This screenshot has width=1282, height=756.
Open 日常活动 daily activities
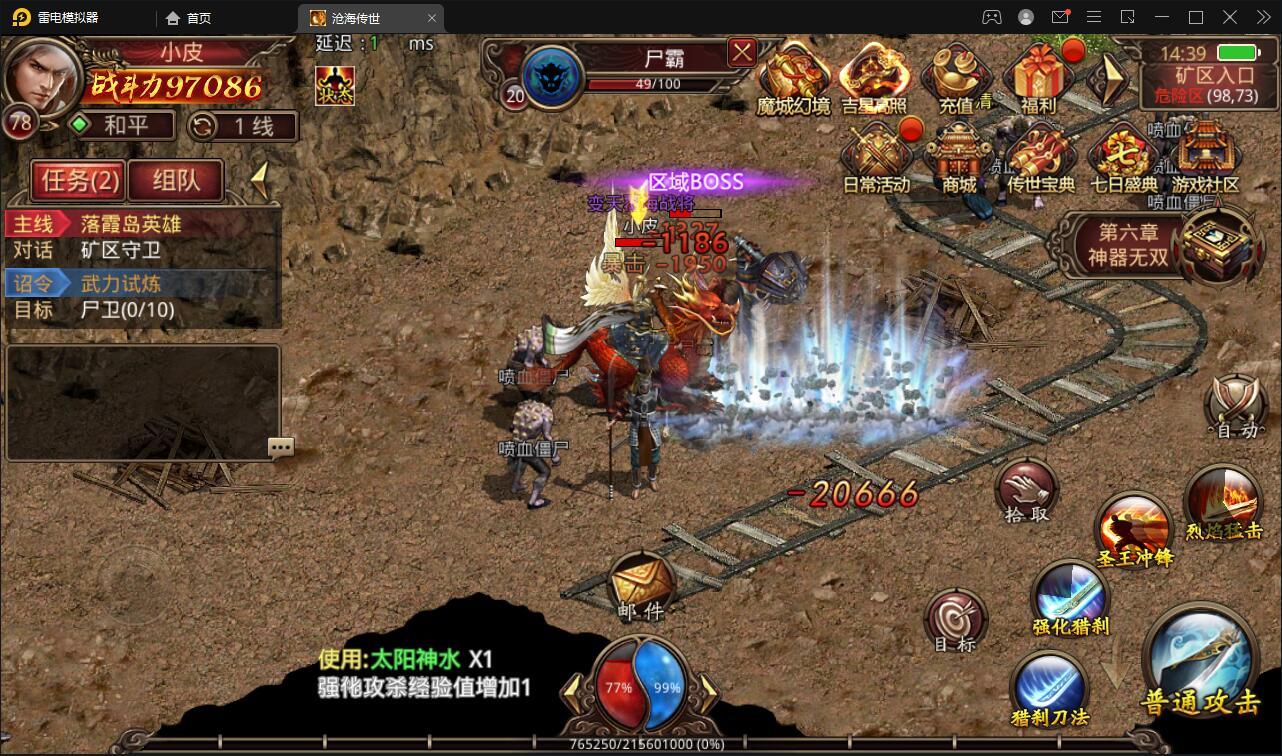point(876,155)
